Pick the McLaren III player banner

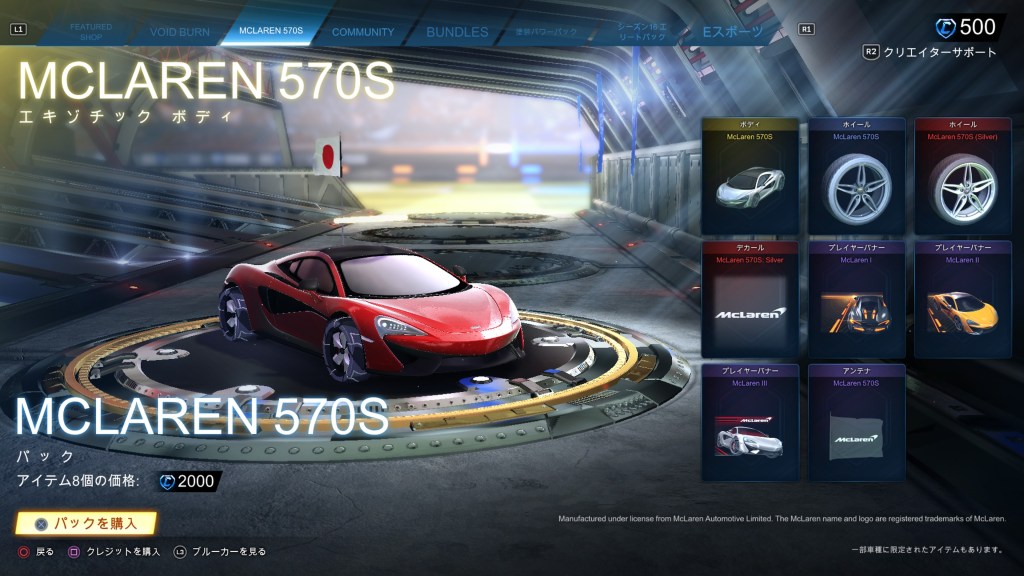[750, 422]
